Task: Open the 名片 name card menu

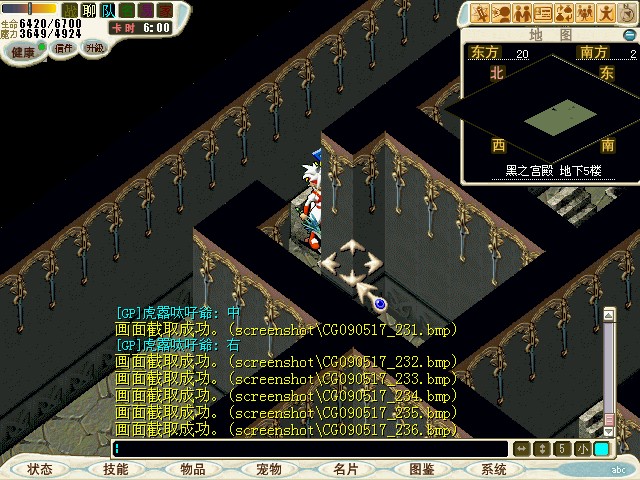Action: (345, 468)
